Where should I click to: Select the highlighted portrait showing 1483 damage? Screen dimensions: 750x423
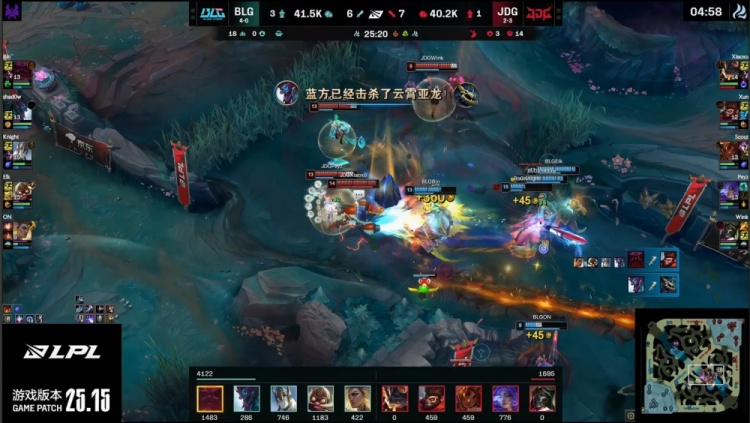click(x=210, y=398)
